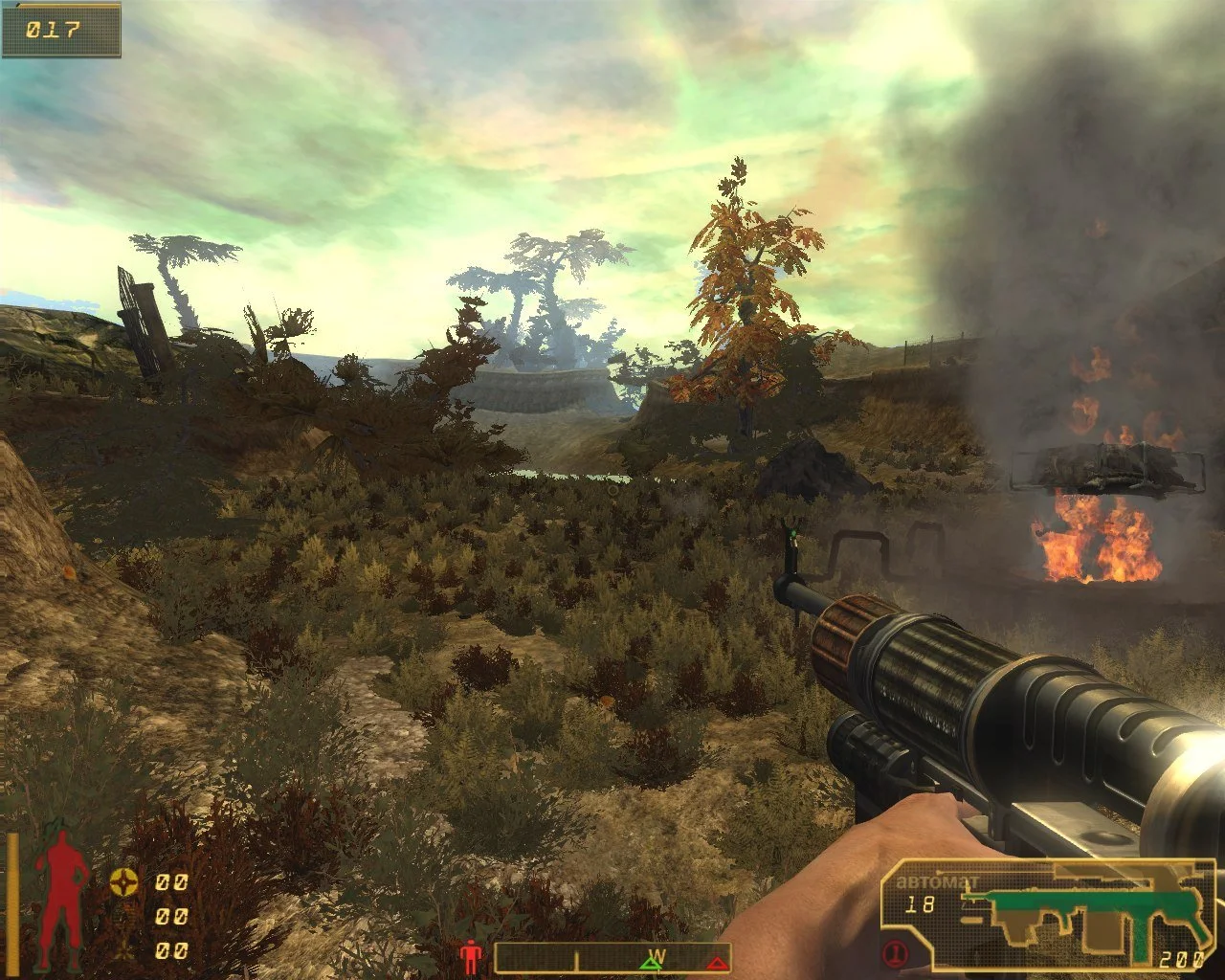
Task: Select the yellow cross-shaped item icon
Action: pos(122,882)
